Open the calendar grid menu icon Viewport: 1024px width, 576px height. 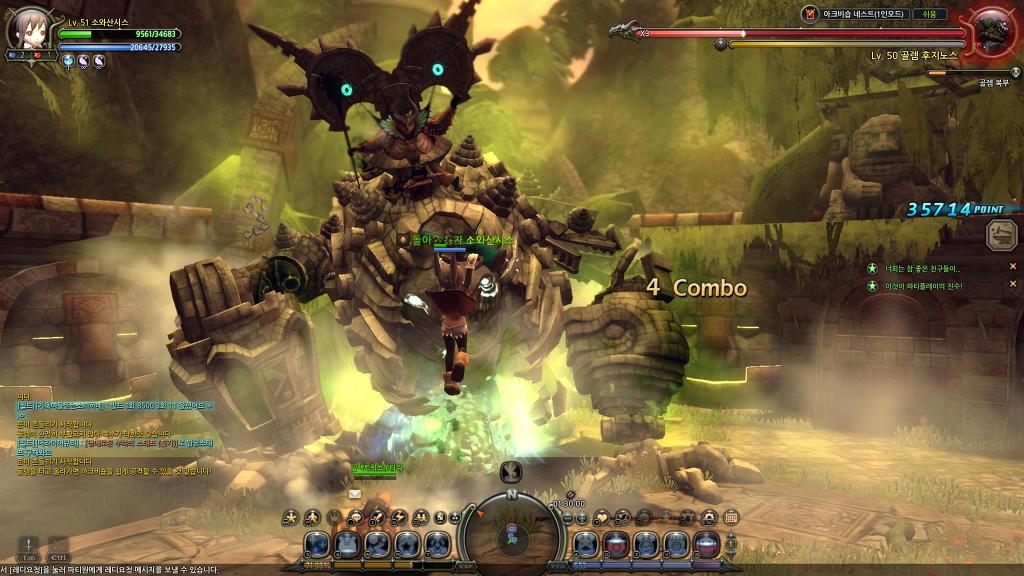tap(731, 517)
